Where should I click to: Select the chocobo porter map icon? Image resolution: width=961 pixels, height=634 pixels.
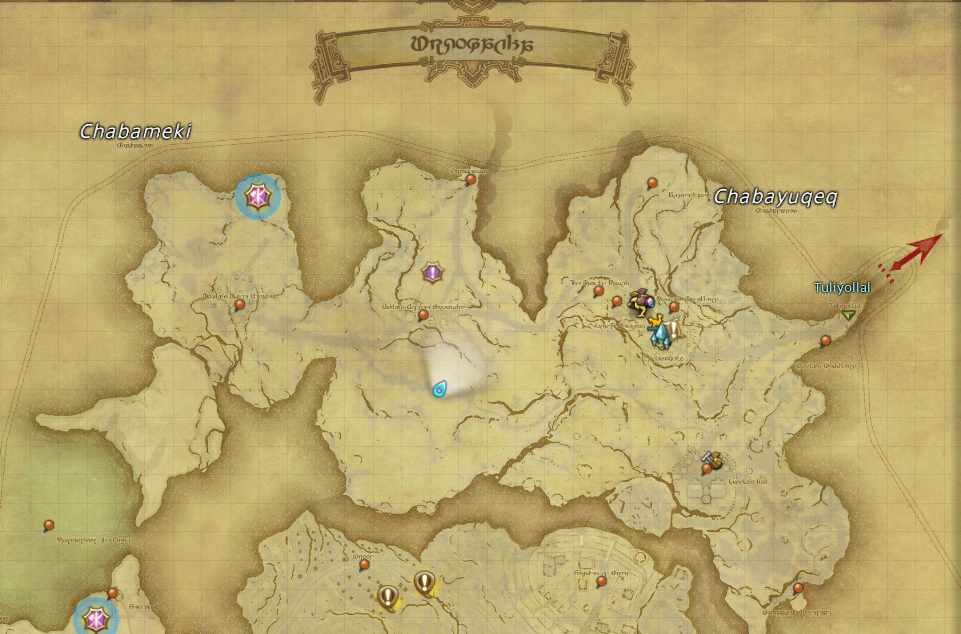(x=638, y=302)
